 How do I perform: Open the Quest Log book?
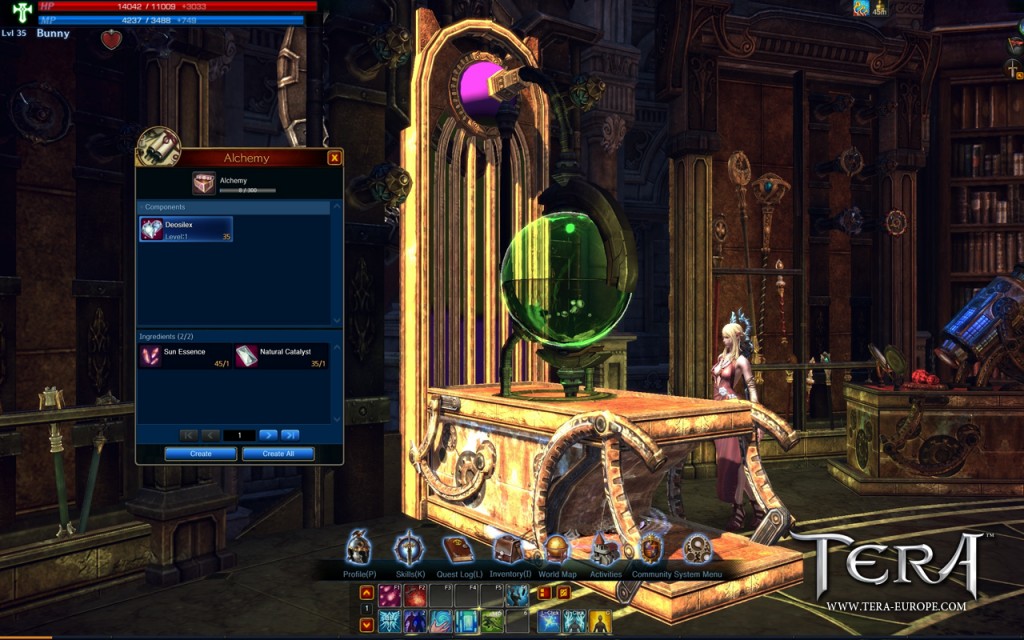tap(458, 550)
